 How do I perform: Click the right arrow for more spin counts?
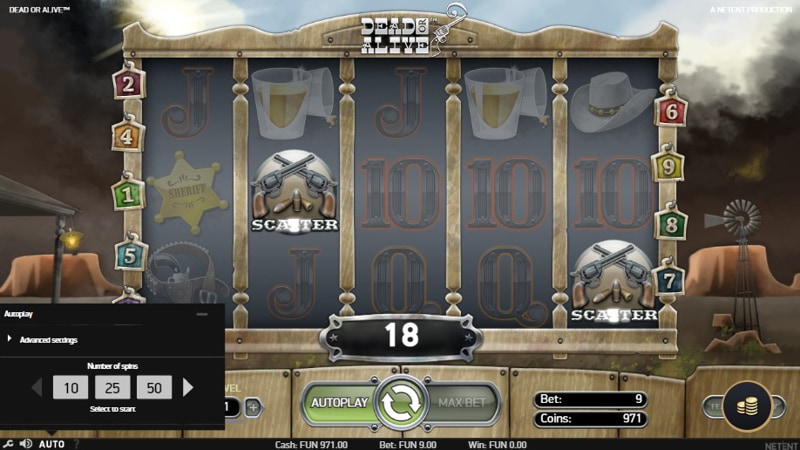tap(188, 387)
